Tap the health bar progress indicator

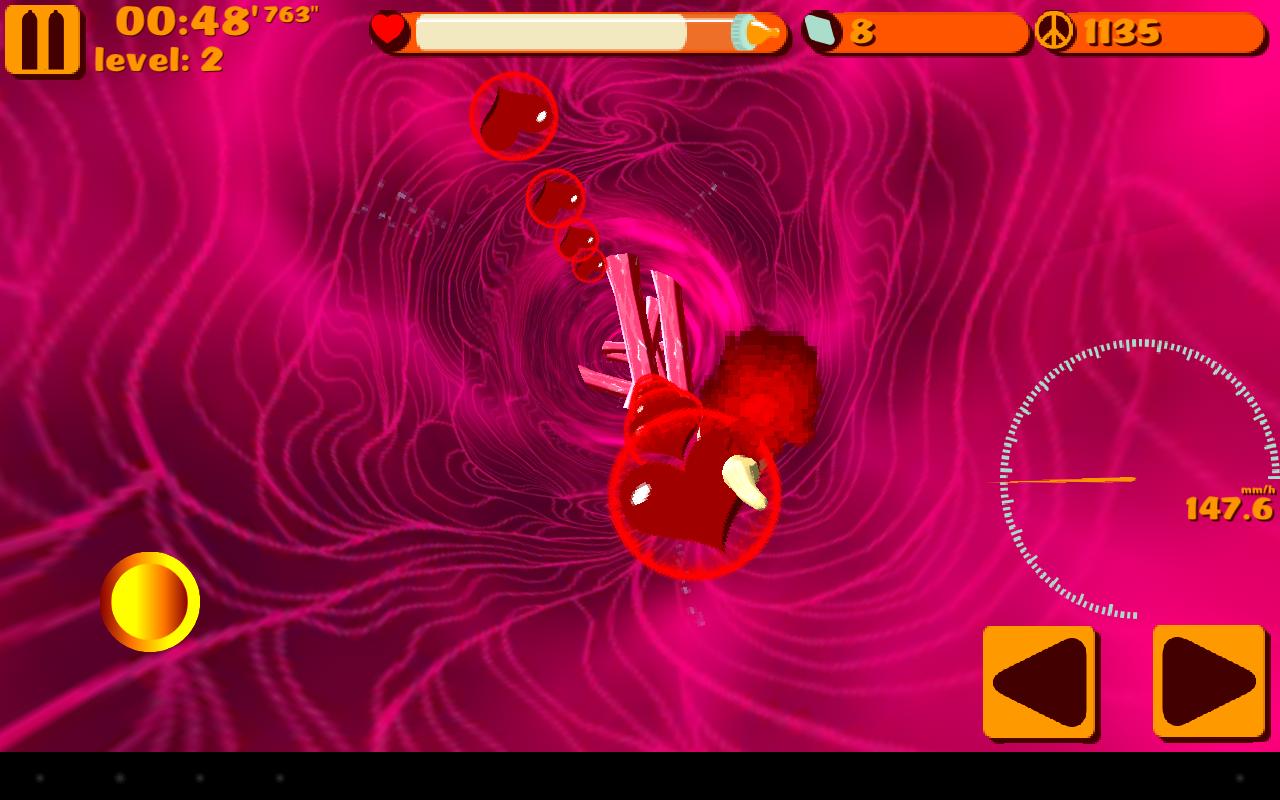pyautogui.click(x=550, y=33)
